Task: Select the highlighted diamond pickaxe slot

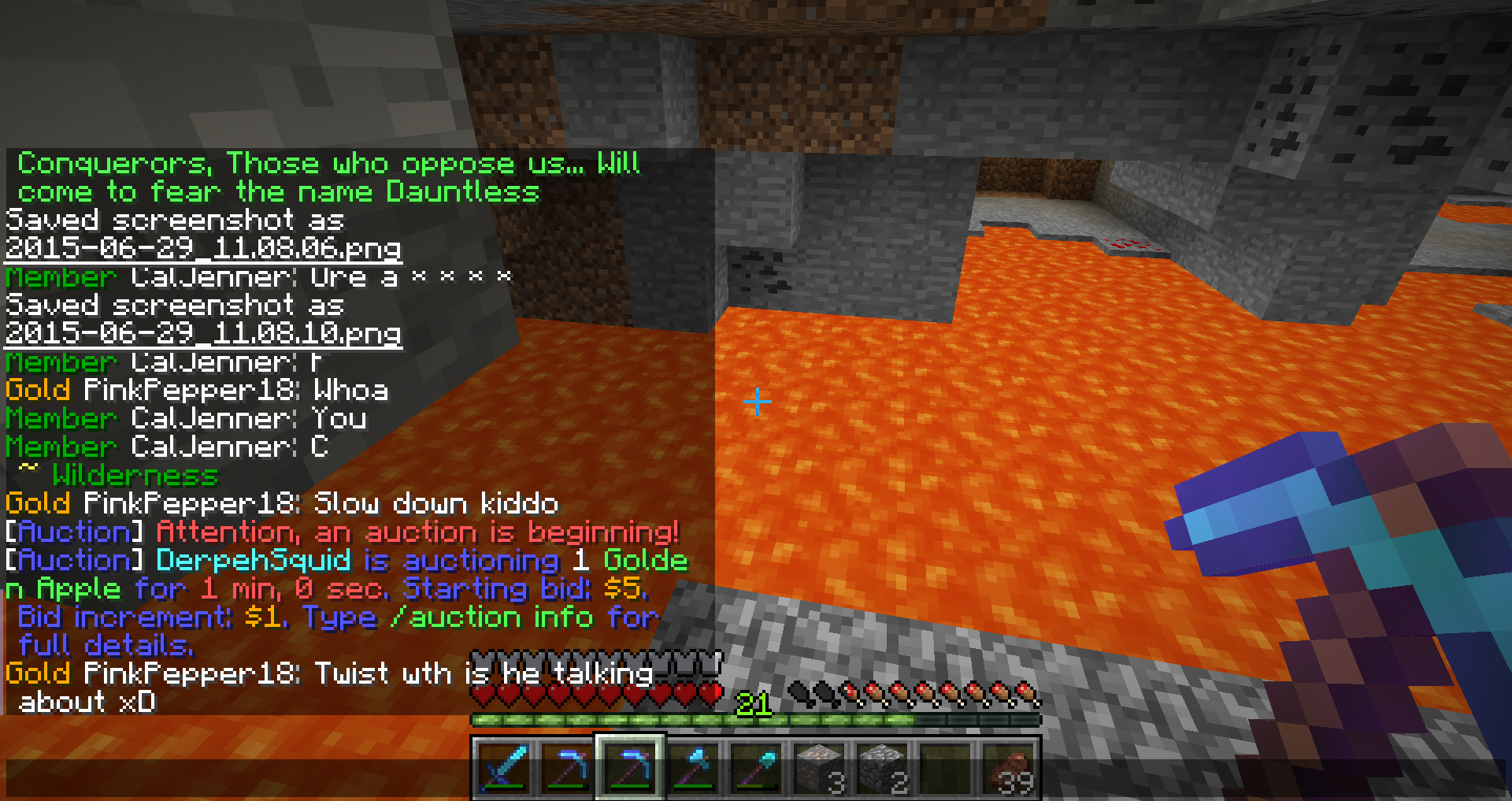Action: click(630, 768)
